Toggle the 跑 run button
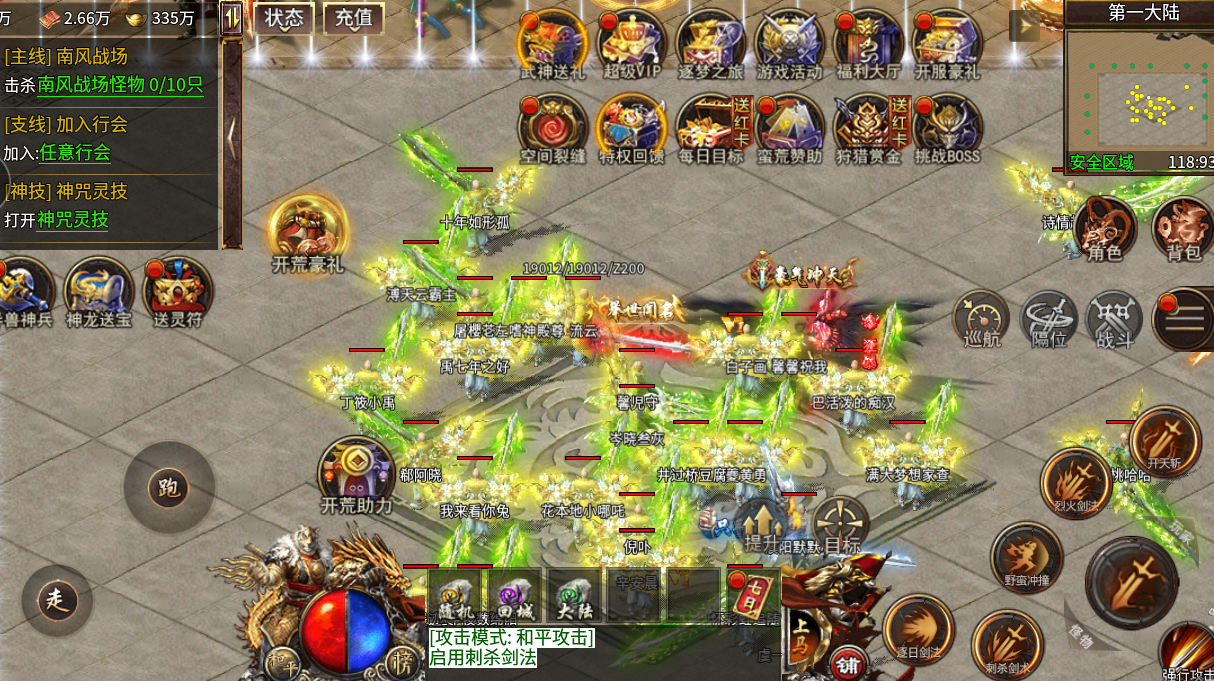Screen dimensions: 1214x681 point(168,488)
